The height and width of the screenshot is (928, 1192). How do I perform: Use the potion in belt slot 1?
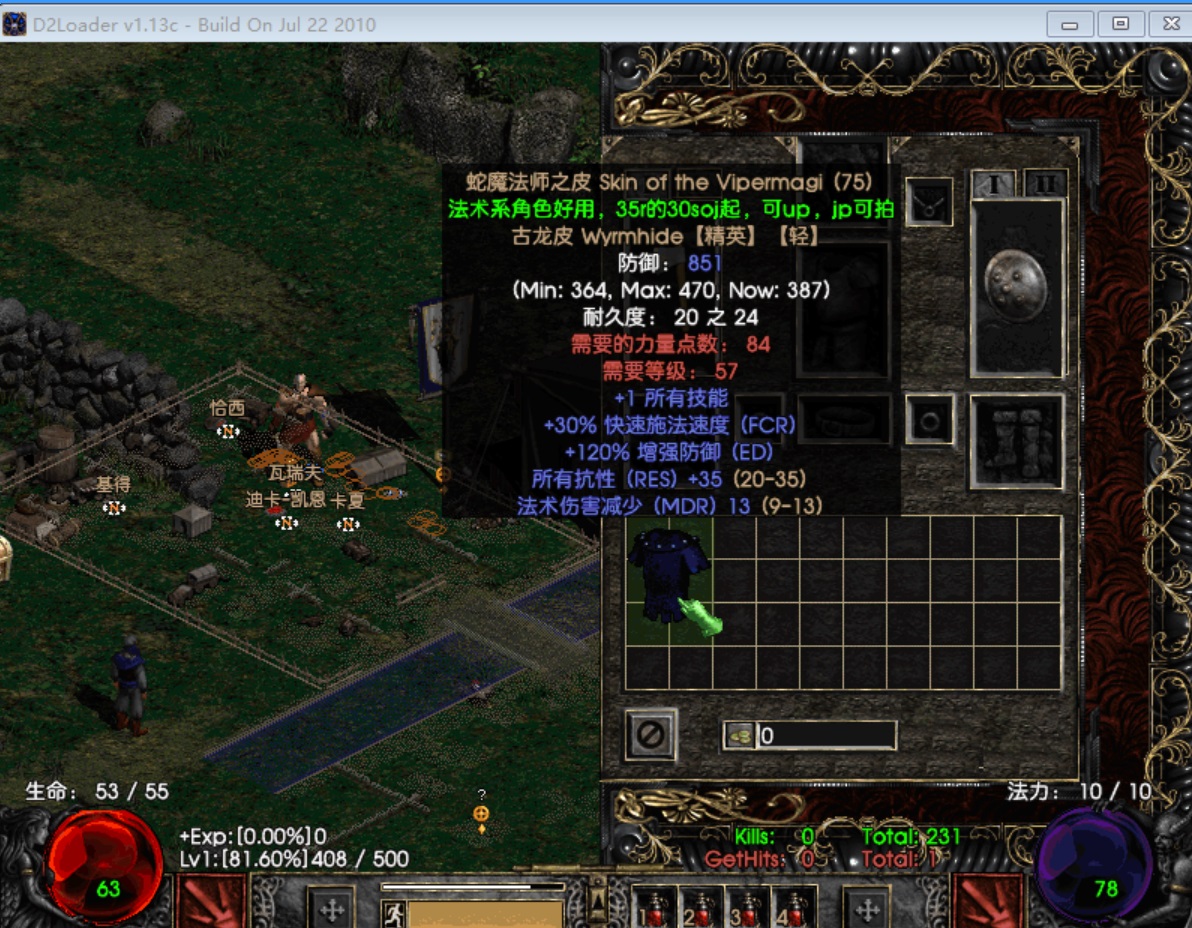pyautogui.click(x=655, y=908)
